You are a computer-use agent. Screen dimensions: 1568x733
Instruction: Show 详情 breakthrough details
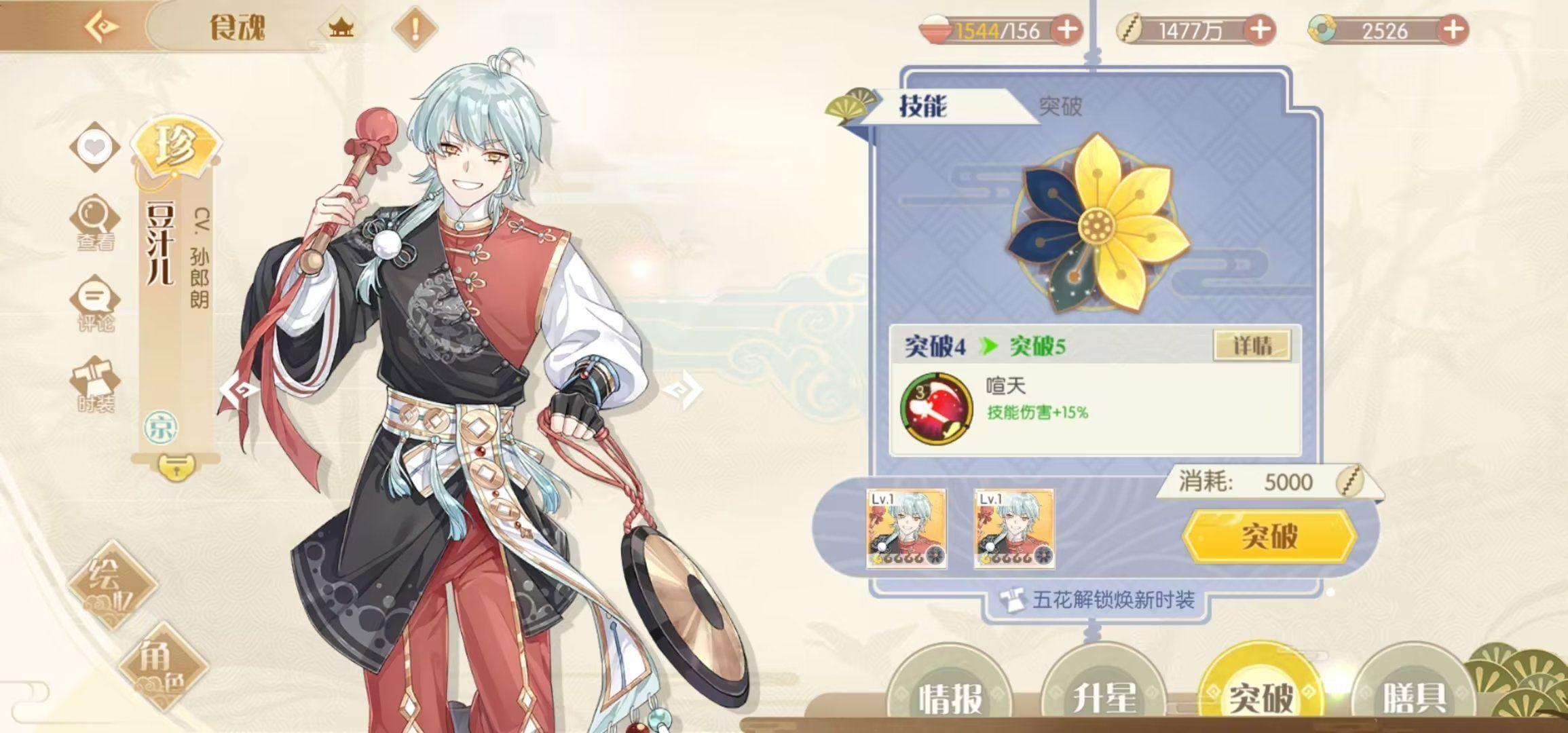(1252, 345)
